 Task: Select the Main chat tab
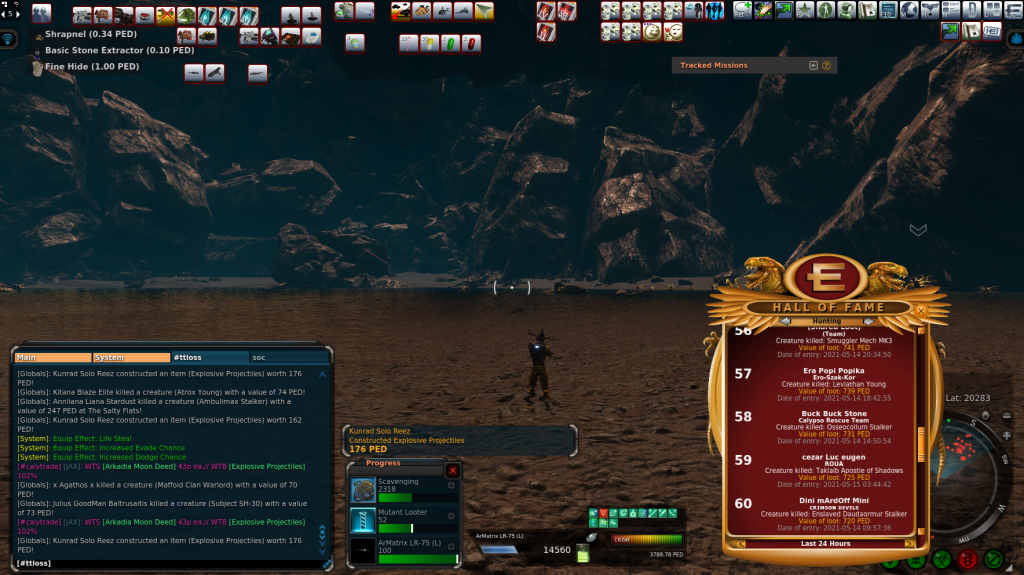point(53,357)
